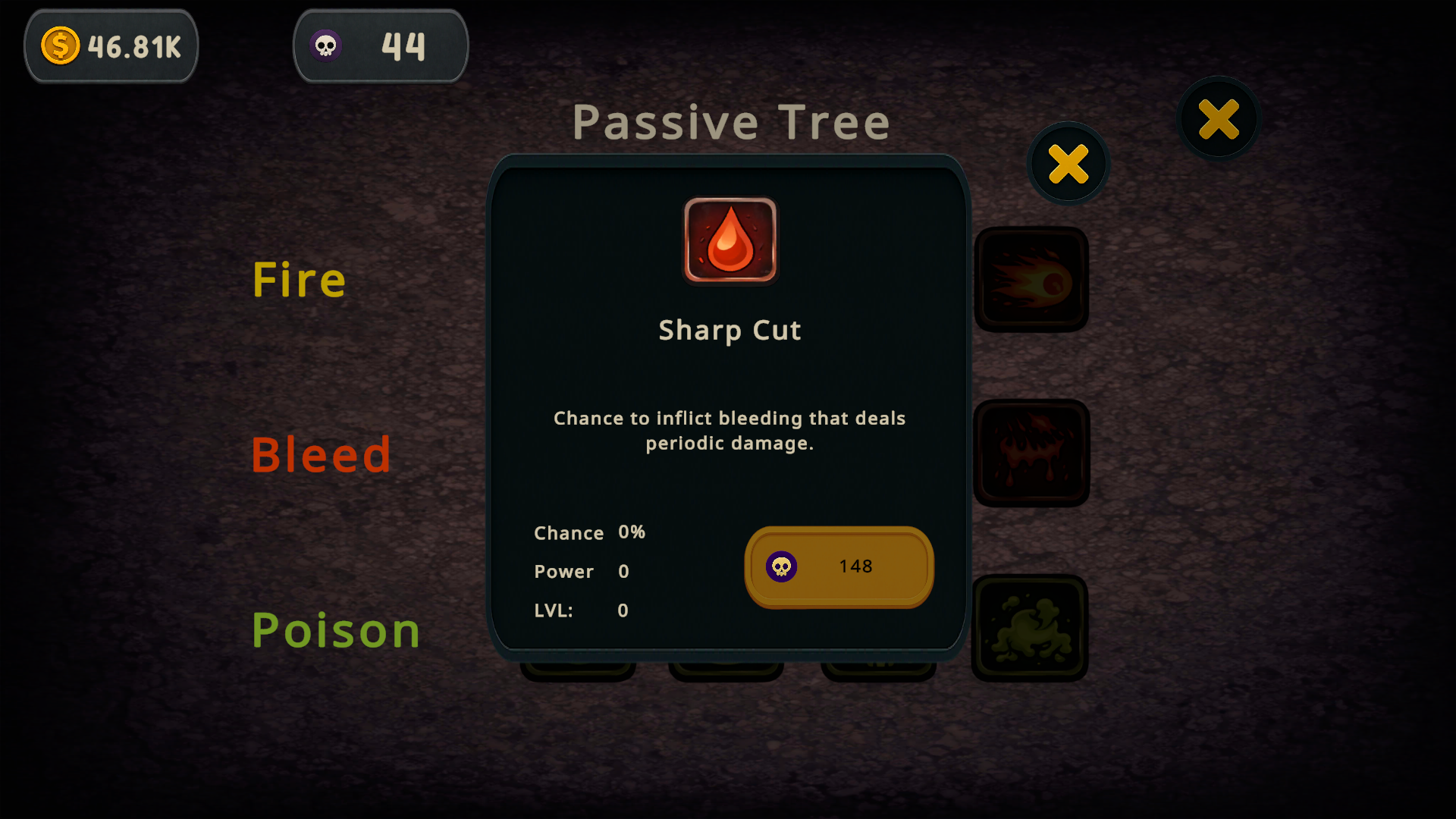Click the Sharp Cut description text
1456x819 pixels.
729,430
